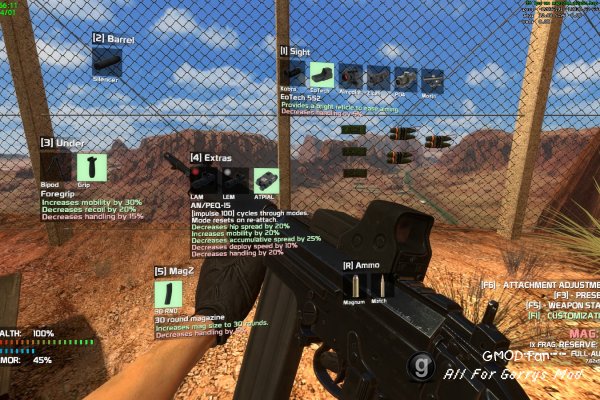Select the 30 RND magazine

point(168,294)
